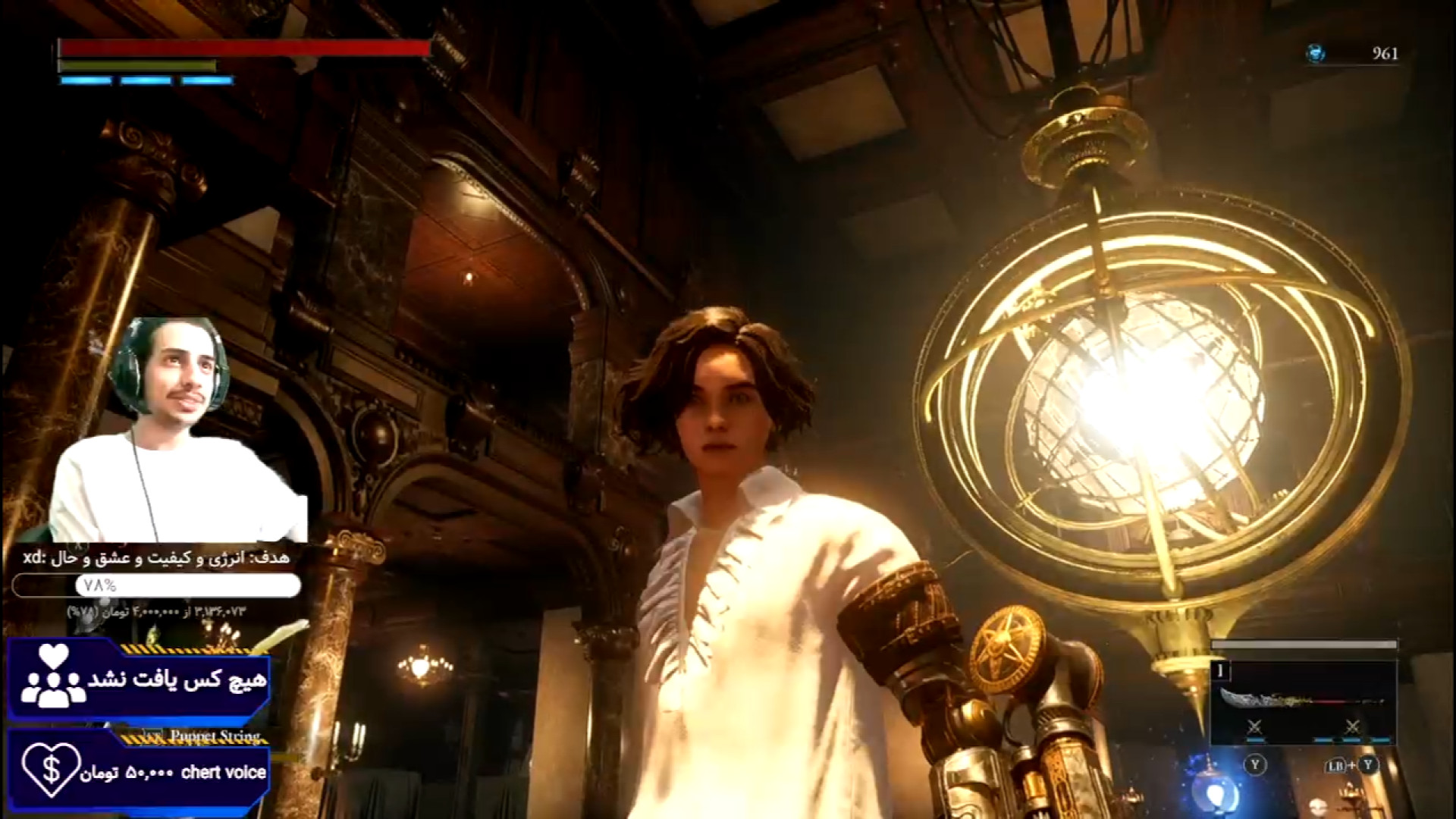1456x819 pixels.
Task: Activate the fable art icon with one charge bar
Action: coord(1254,728)
